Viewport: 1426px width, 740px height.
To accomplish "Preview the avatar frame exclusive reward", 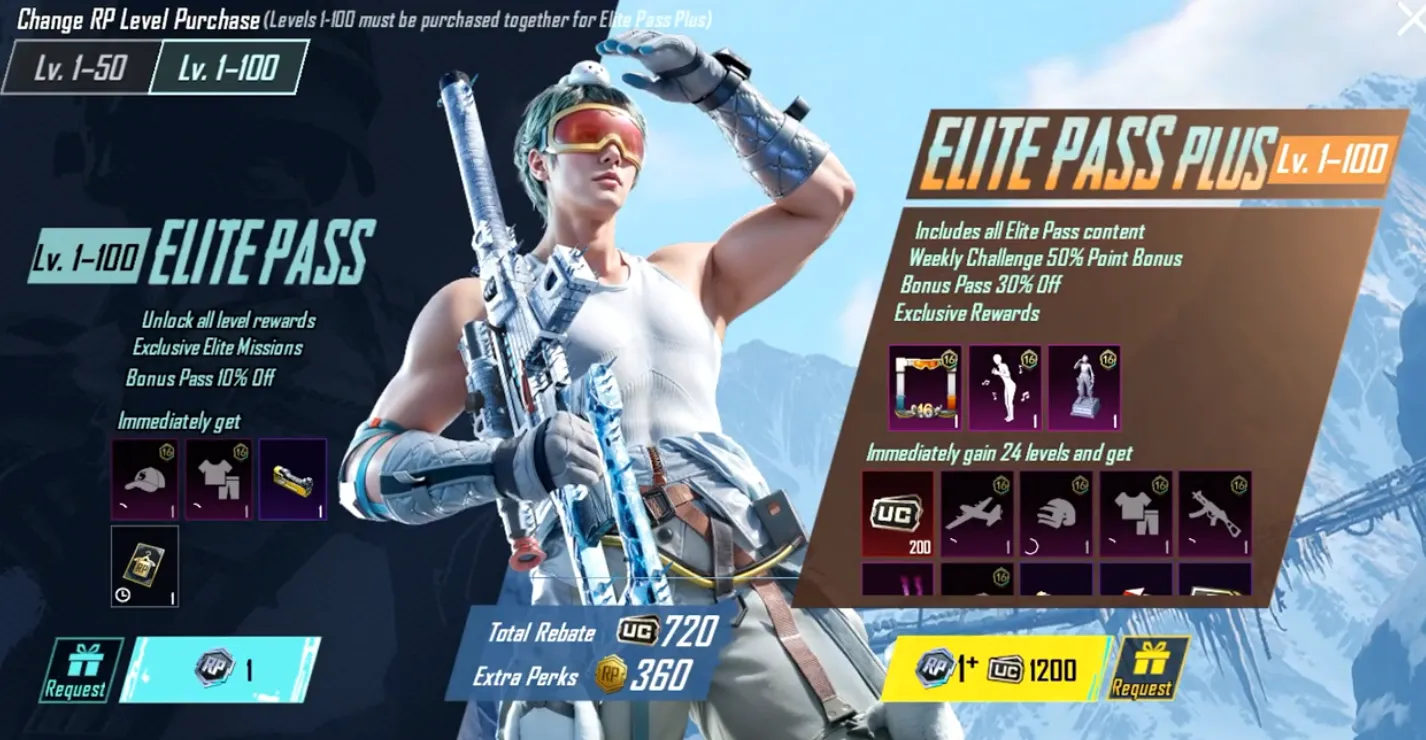I will (x=925, y=388).
